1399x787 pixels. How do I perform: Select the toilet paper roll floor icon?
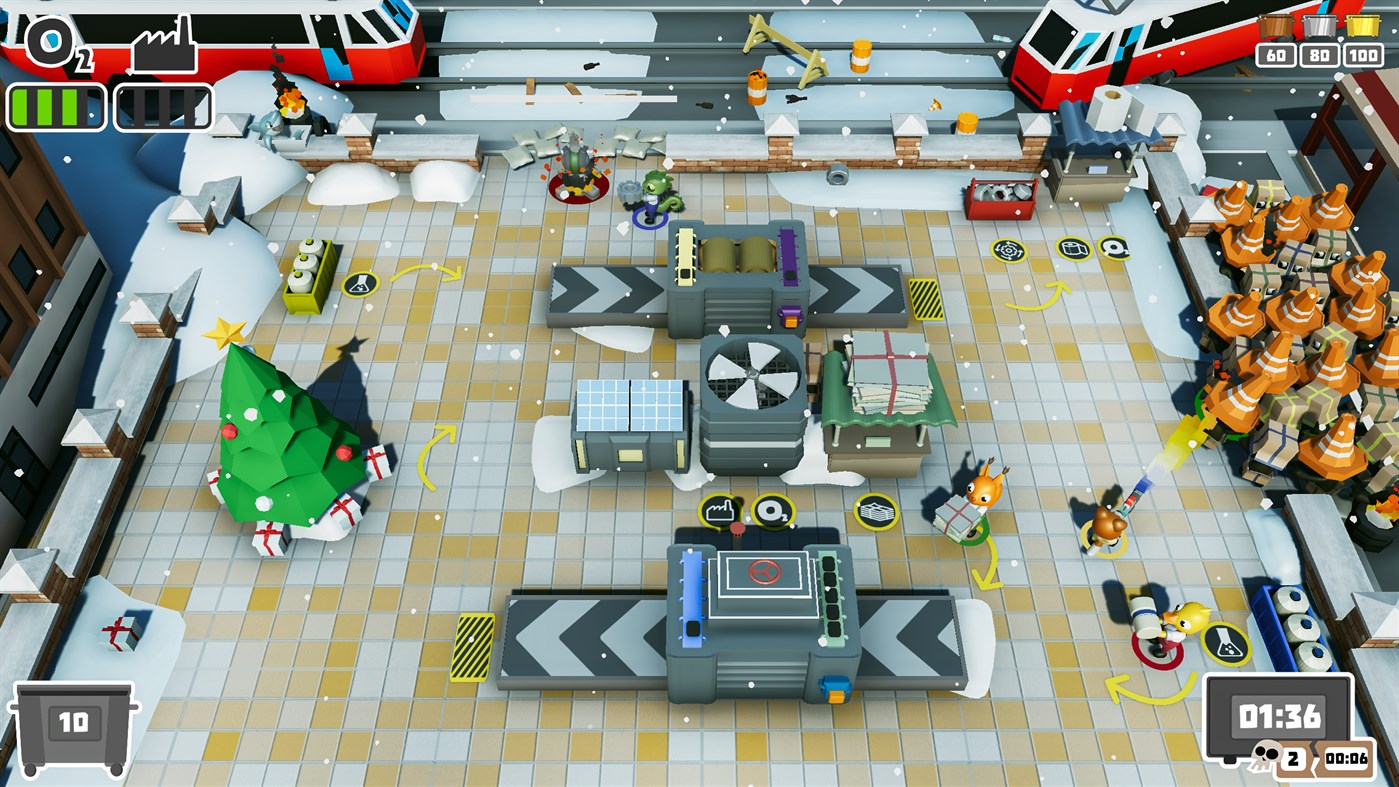tap(1073, 247)
